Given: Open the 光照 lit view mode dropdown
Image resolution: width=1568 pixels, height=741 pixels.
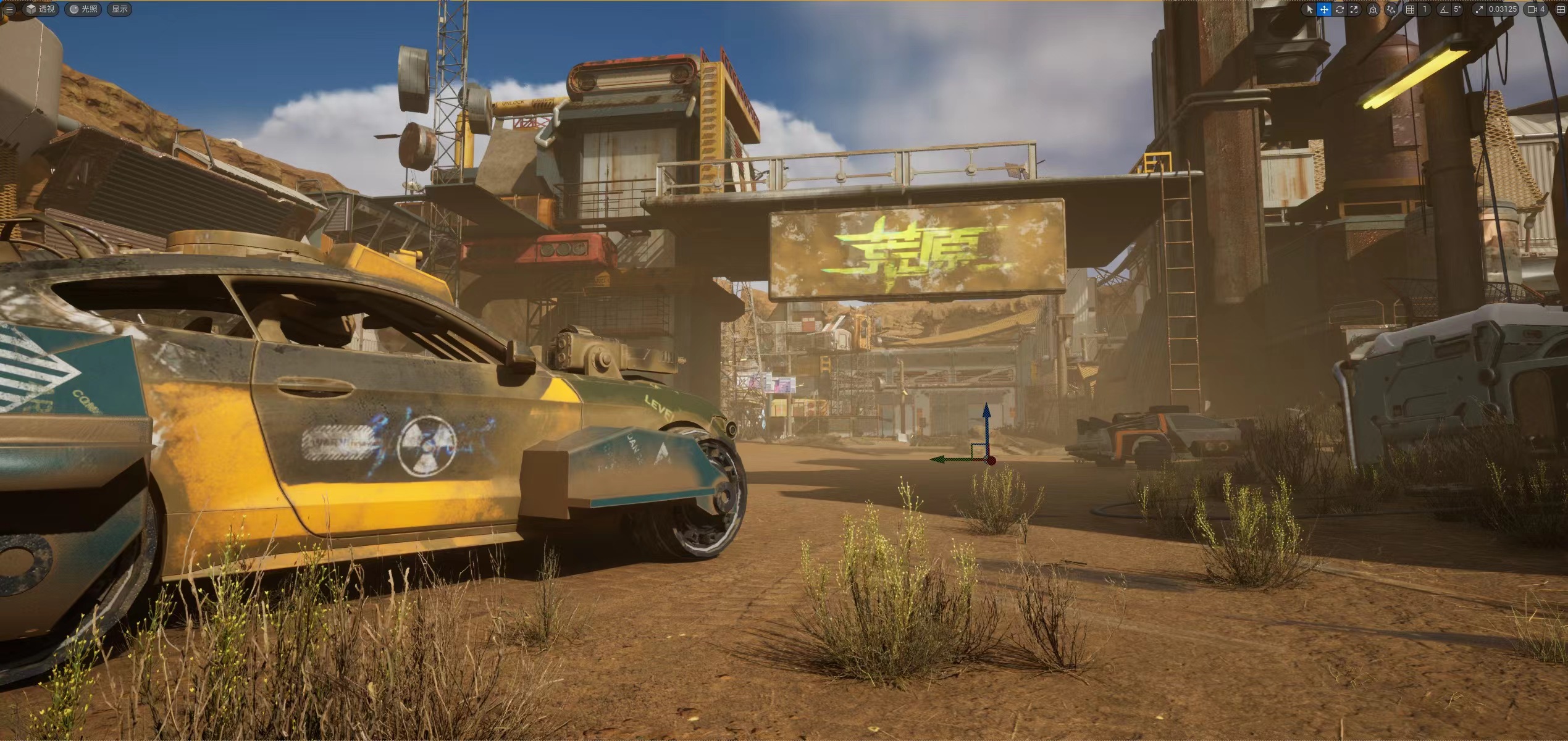Looking at the screenshot, I should pyautogui.click(x=84, y=9).
